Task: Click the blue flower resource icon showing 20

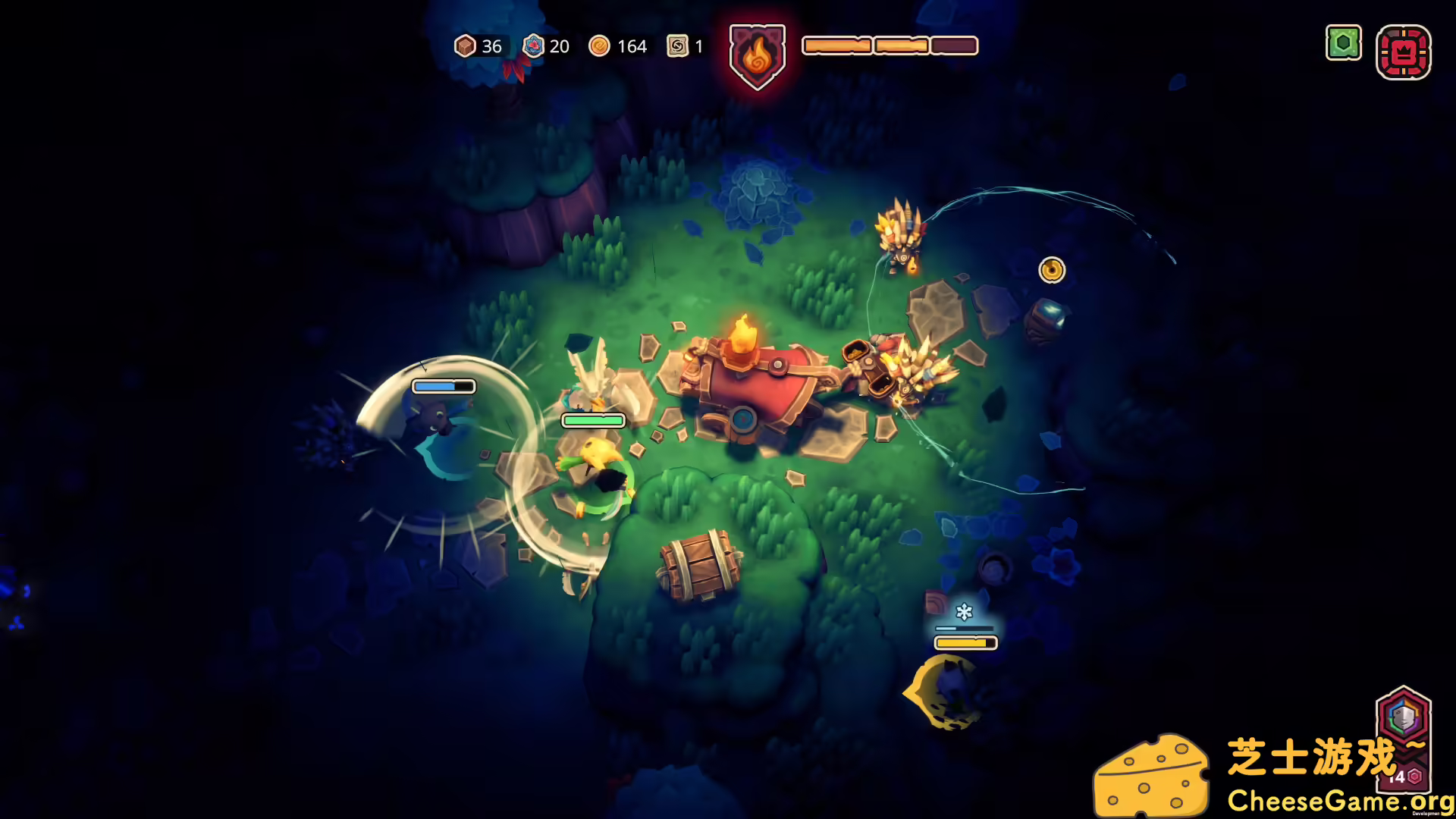Action: [x=533, y=46]
